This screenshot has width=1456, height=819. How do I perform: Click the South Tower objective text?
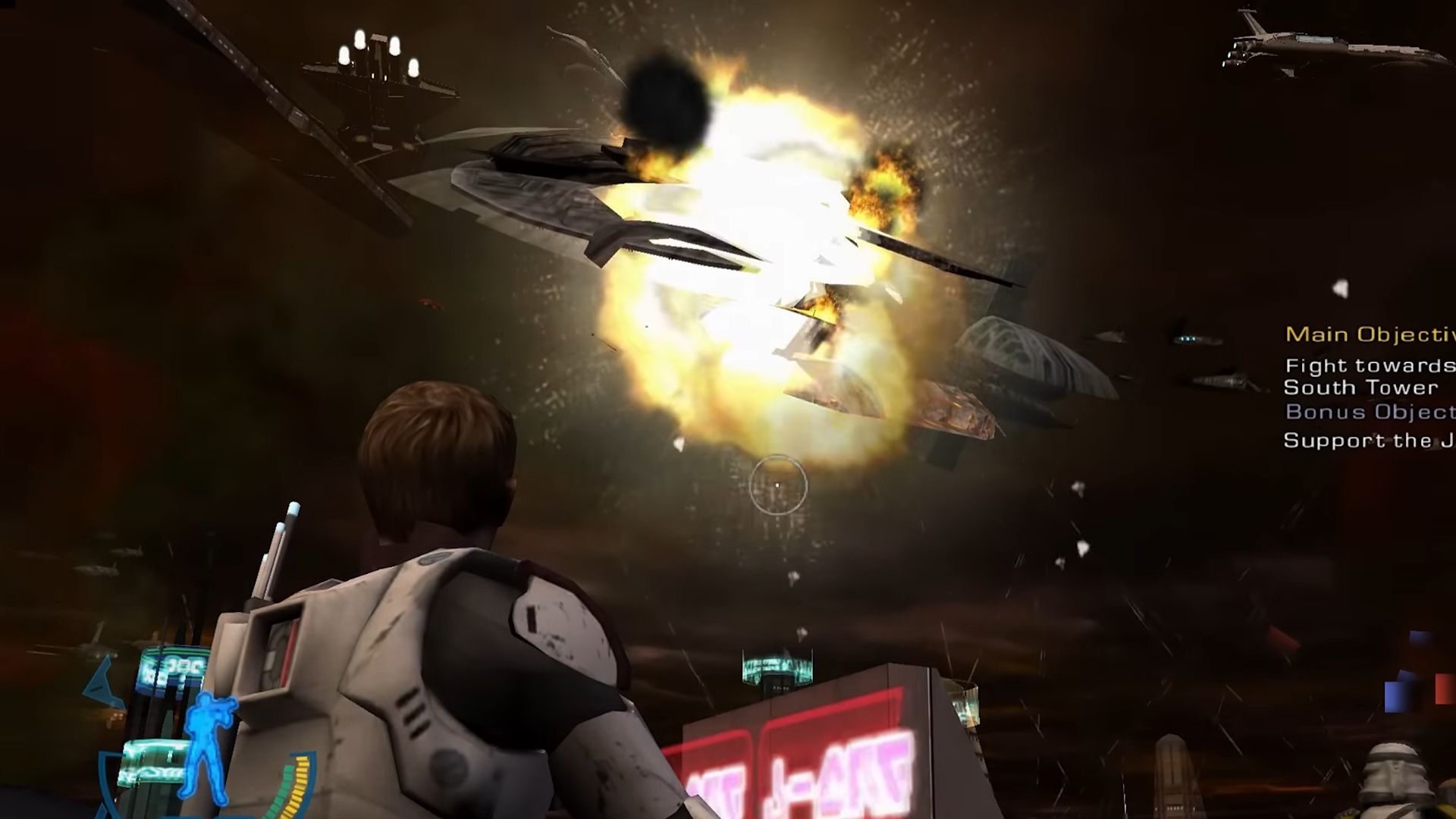1359,388
